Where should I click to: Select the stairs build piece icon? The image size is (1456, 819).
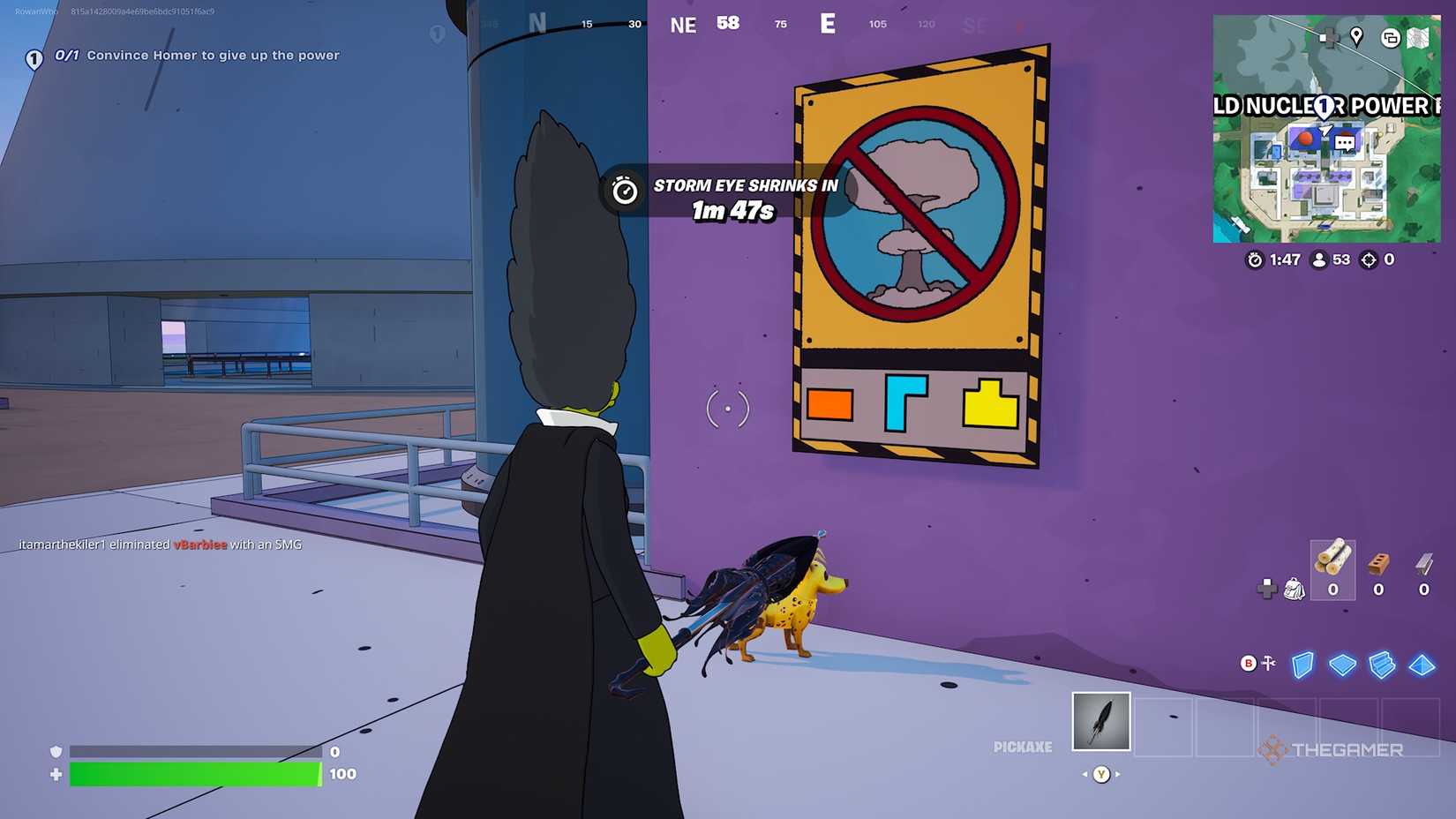click(x=1382, y=665)
